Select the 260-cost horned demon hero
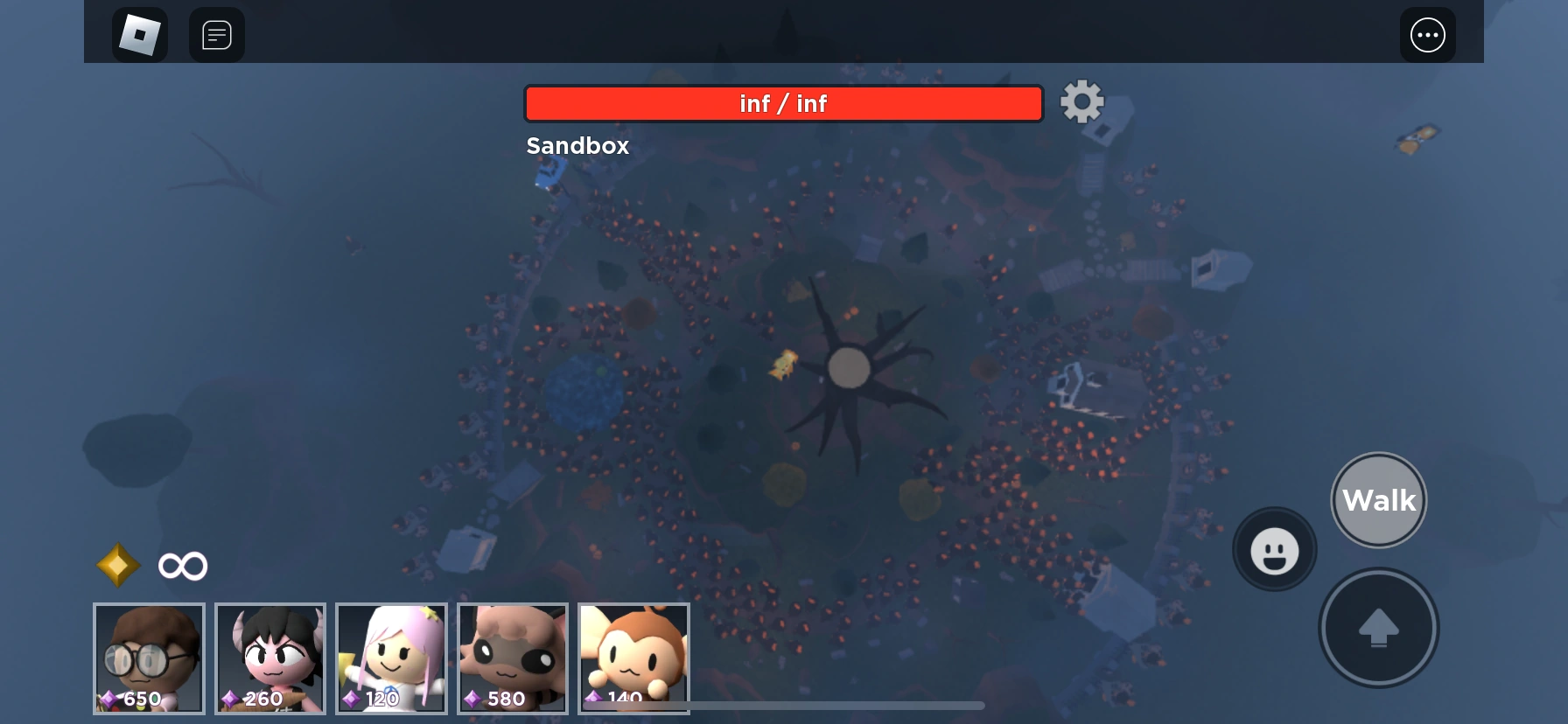The image size is (1568, 724). (269, 658)
